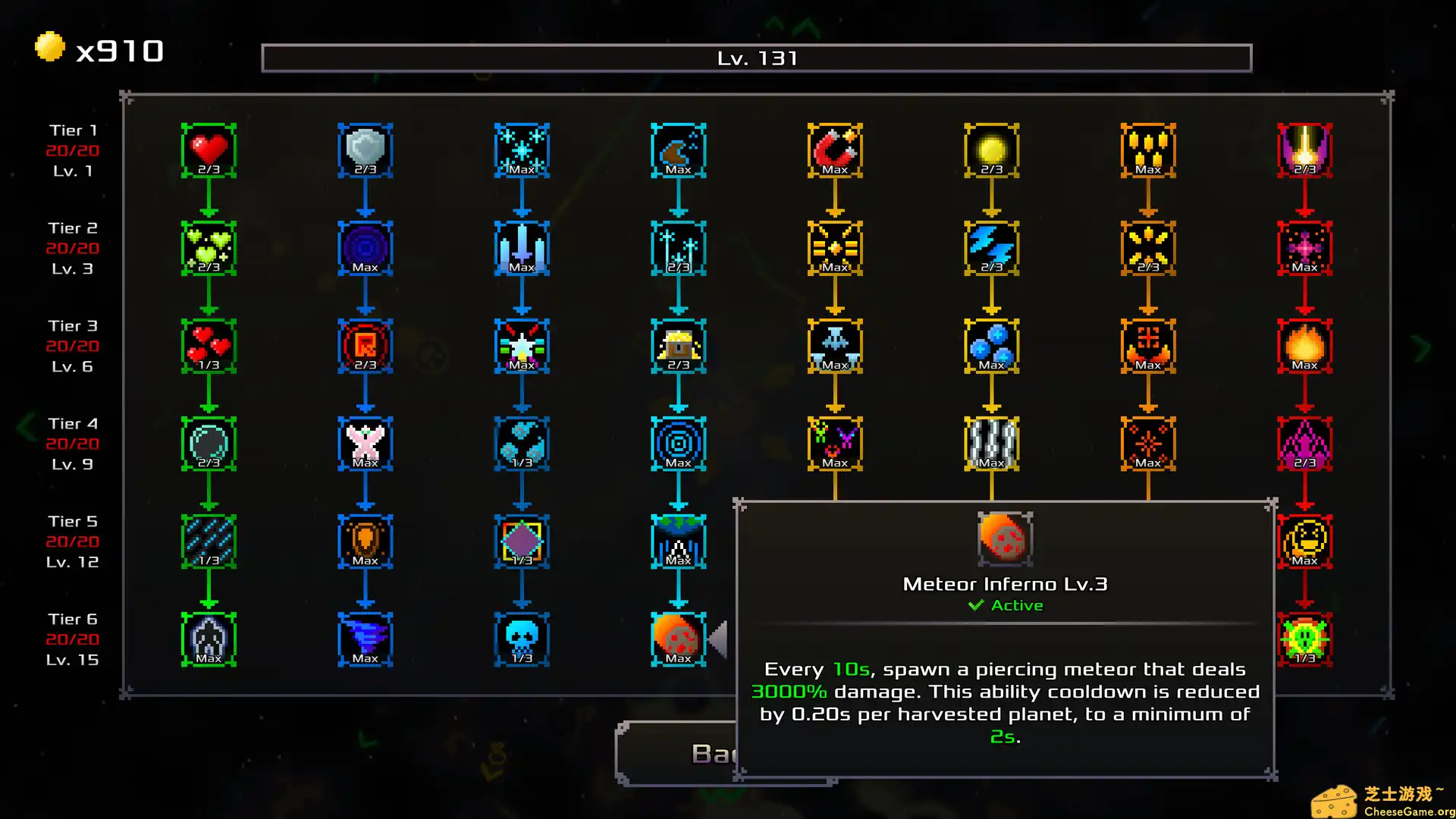Pick the blue tornado skill
The image size is (1456, 819).
coord(365,639)
